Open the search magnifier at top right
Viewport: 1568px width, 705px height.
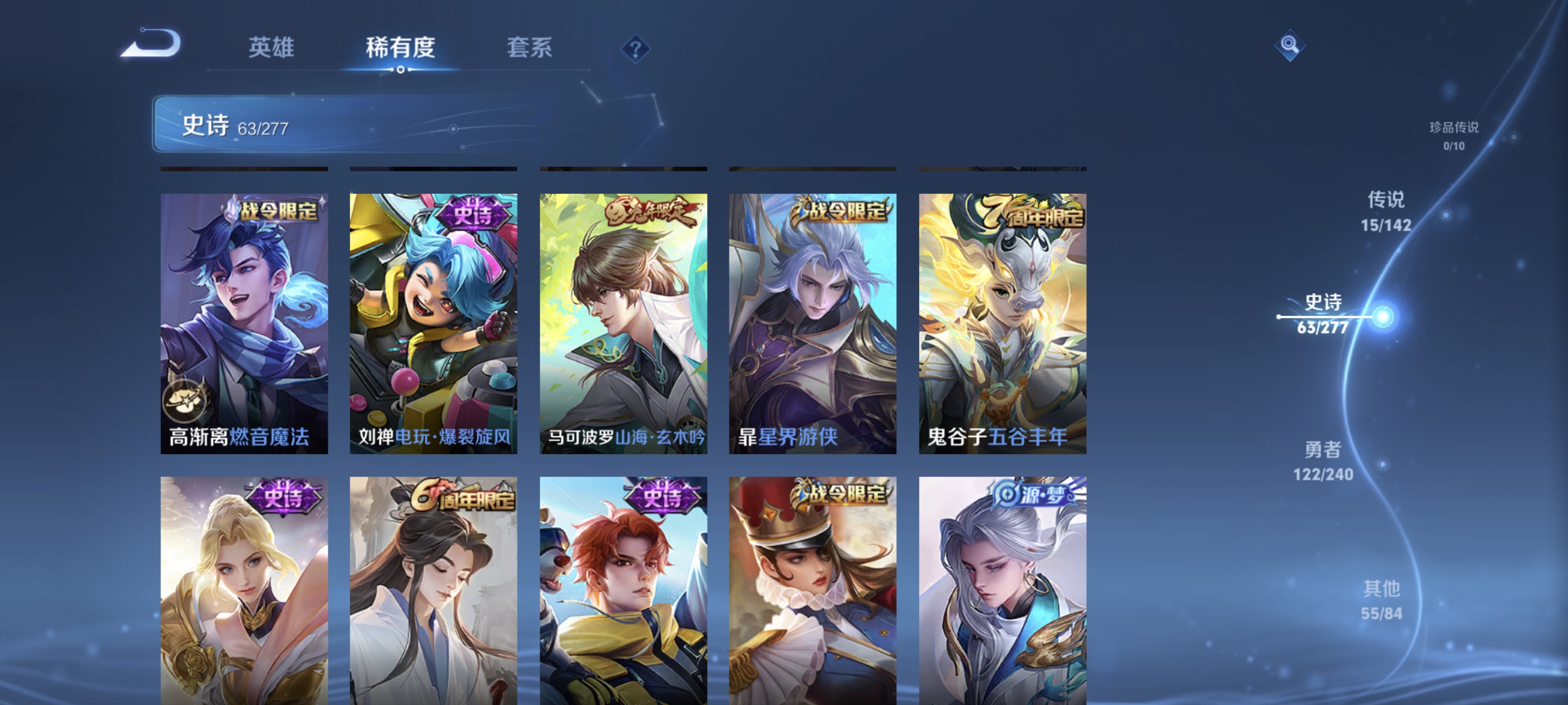(1290, 45)
